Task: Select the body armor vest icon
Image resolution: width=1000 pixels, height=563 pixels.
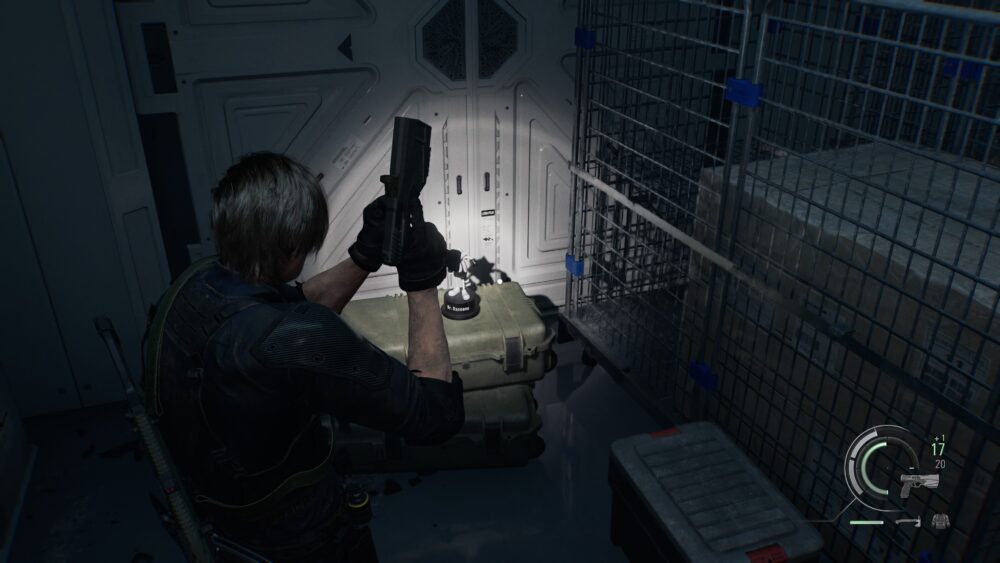Action: (940, 520)
